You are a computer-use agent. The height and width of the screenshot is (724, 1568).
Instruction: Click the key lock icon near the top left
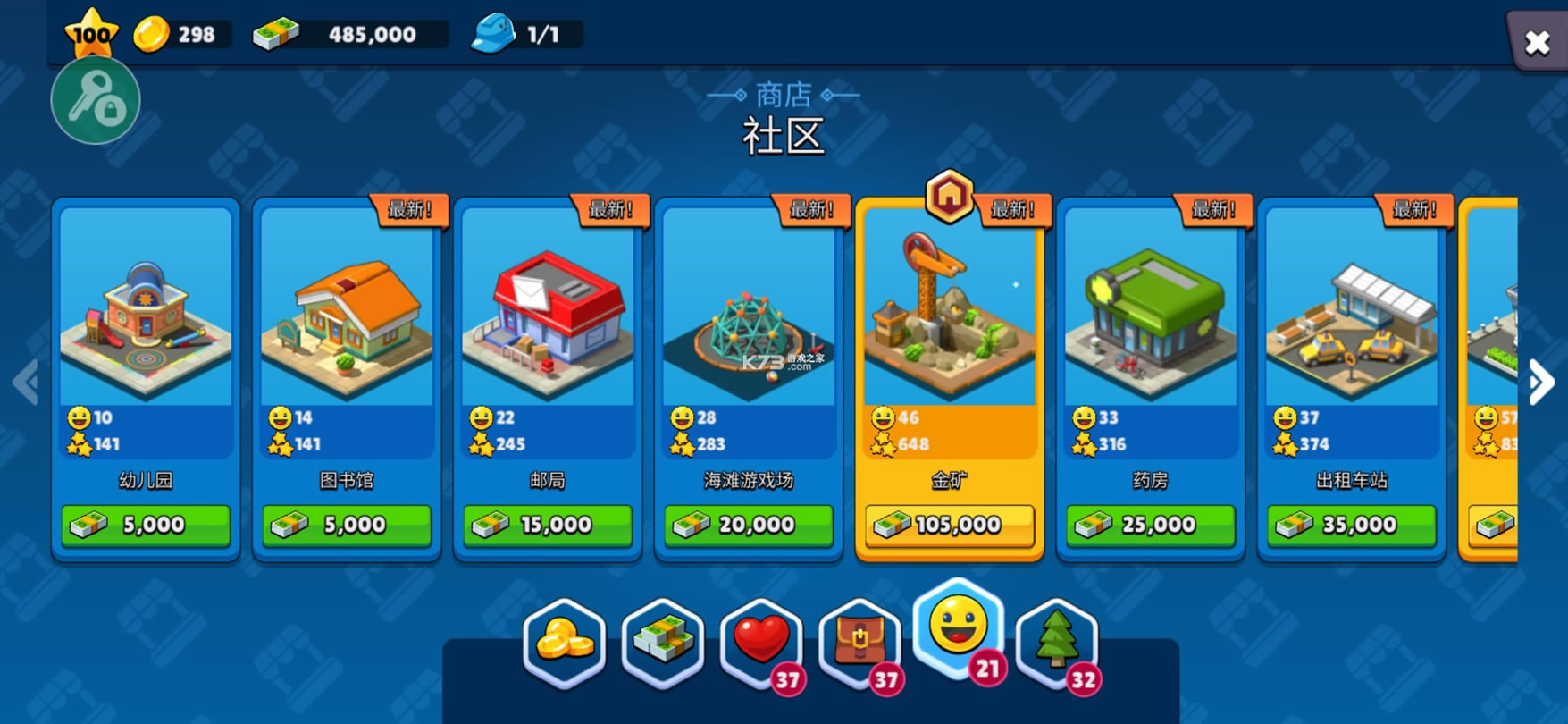96,100
